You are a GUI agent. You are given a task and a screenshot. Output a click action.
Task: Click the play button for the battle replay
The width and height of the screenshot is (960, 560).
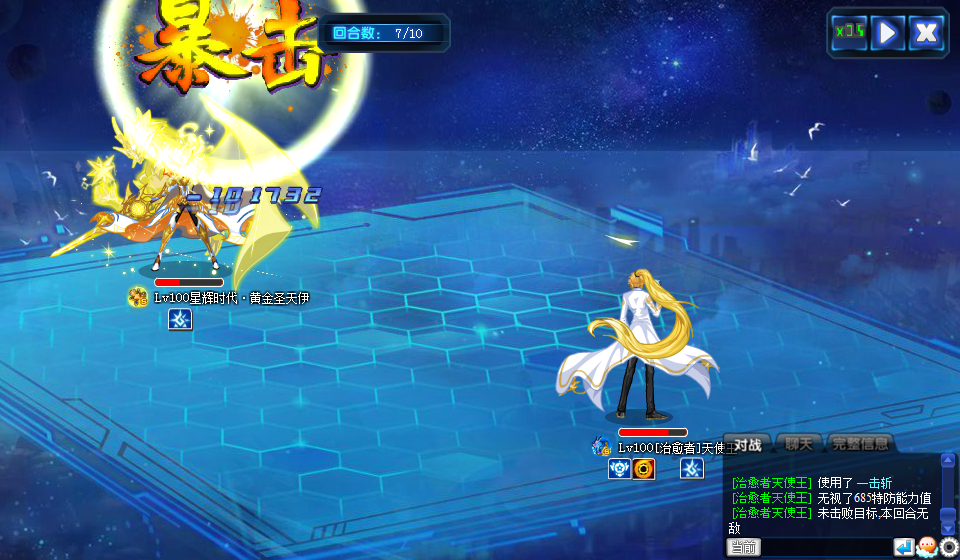(x=887, y=32)
